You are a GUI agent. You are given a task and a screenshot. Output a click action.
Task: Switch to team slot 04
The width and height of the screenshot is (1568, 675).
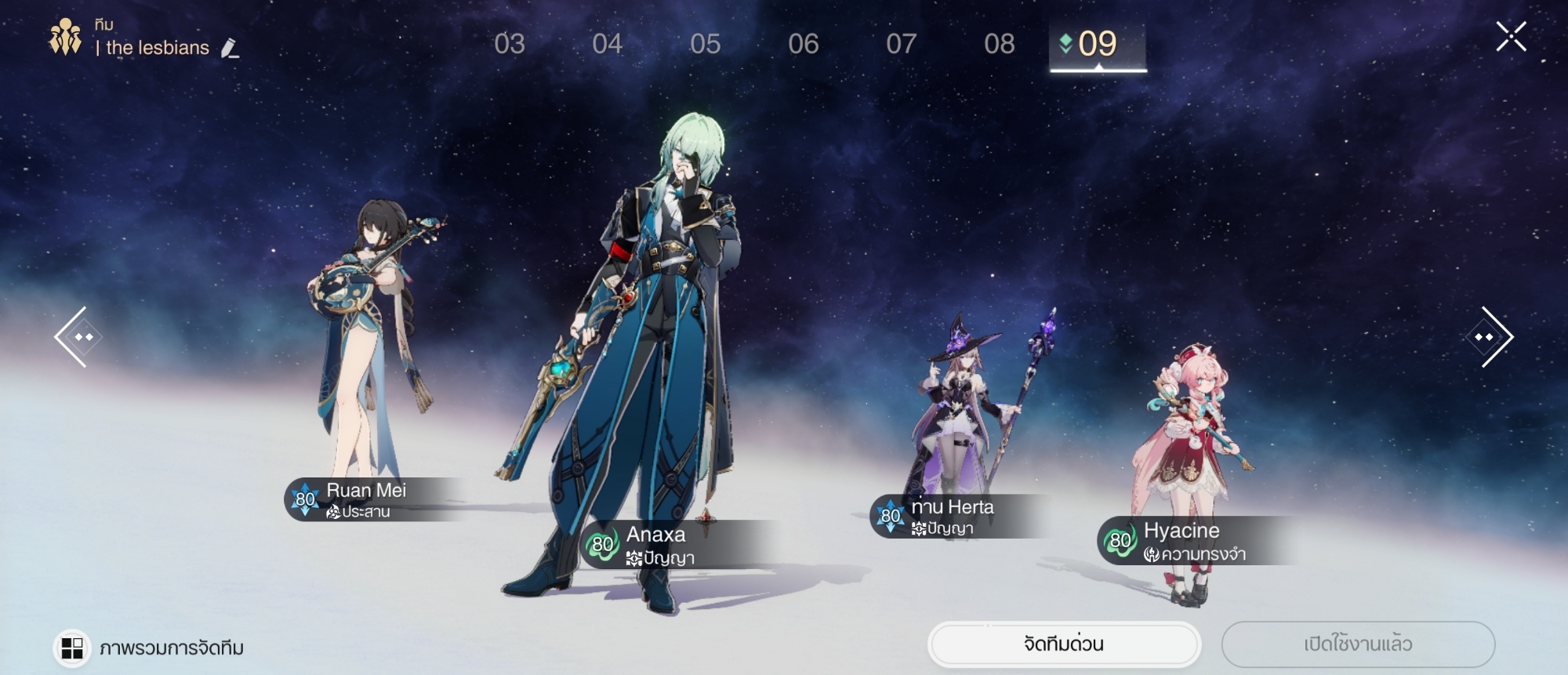[608, 44]
